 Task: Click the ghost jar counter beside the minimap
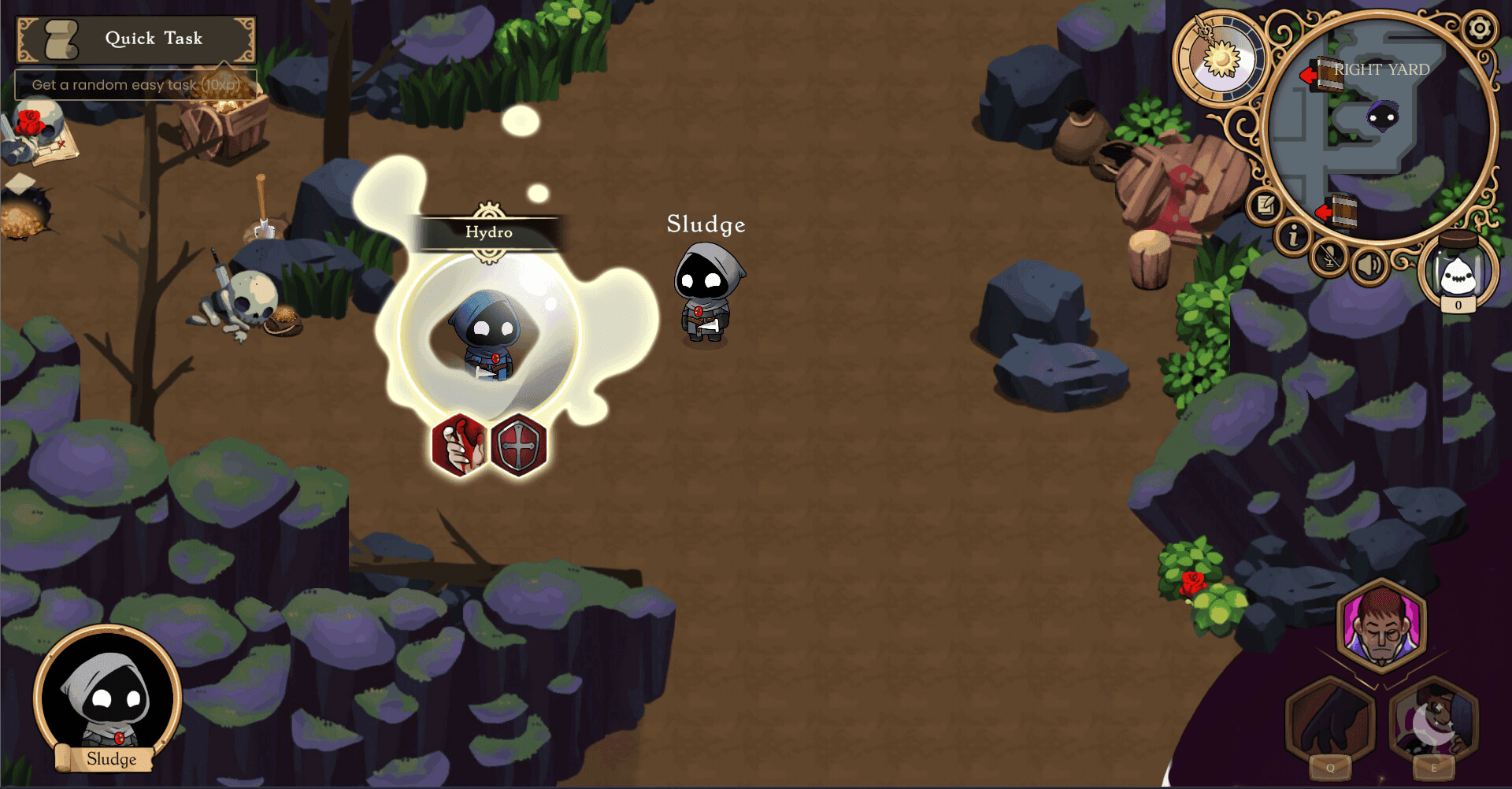(1458, 270)
